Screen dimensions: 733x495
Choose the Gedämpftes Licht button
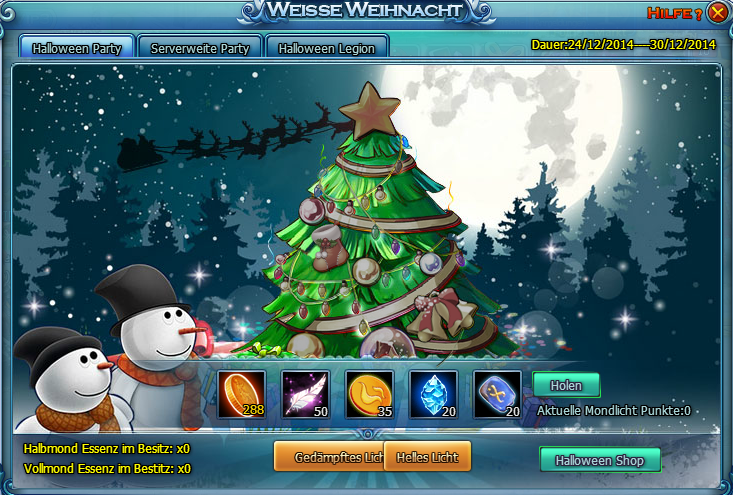pyautogui.click(x=328, y=457)
